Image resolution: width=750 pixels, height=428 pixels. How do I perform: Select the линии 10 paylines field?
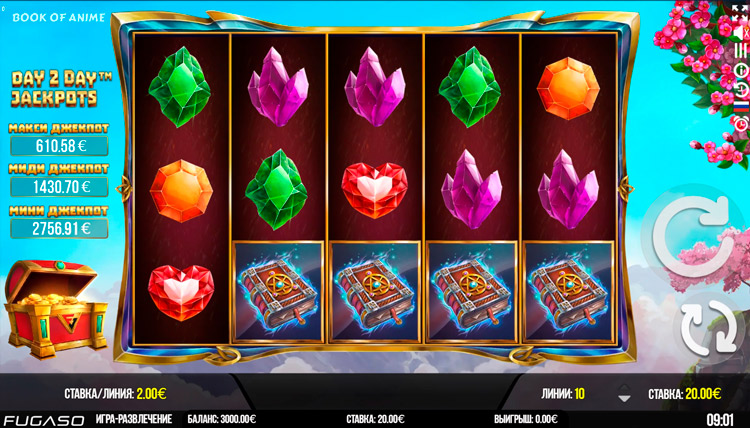[563, 395]
